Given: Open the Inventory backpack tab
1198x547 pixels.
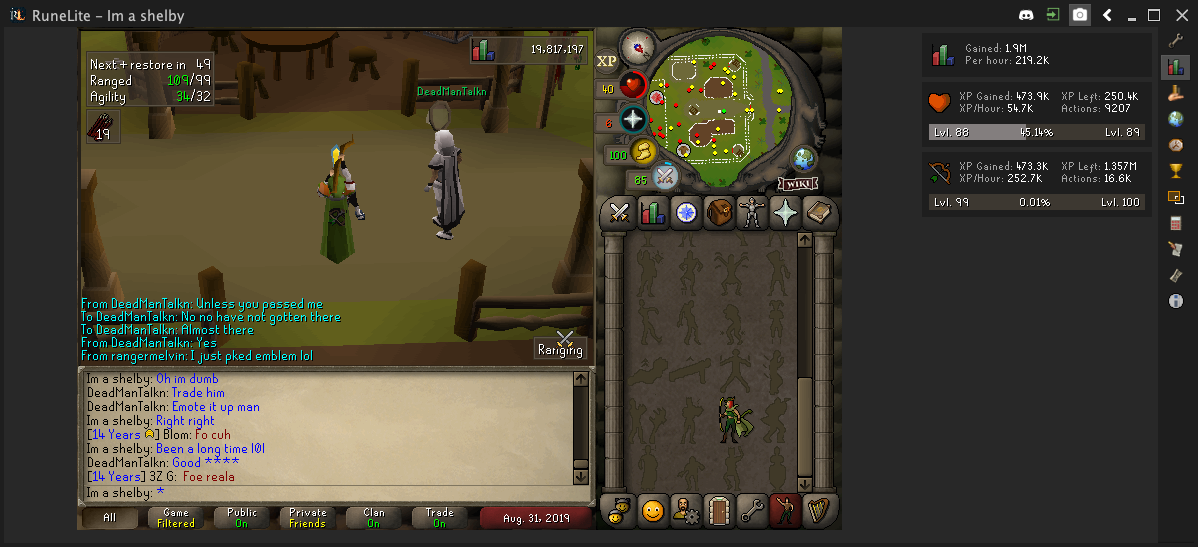Looking at the screenshot, I should coord(719,212).
